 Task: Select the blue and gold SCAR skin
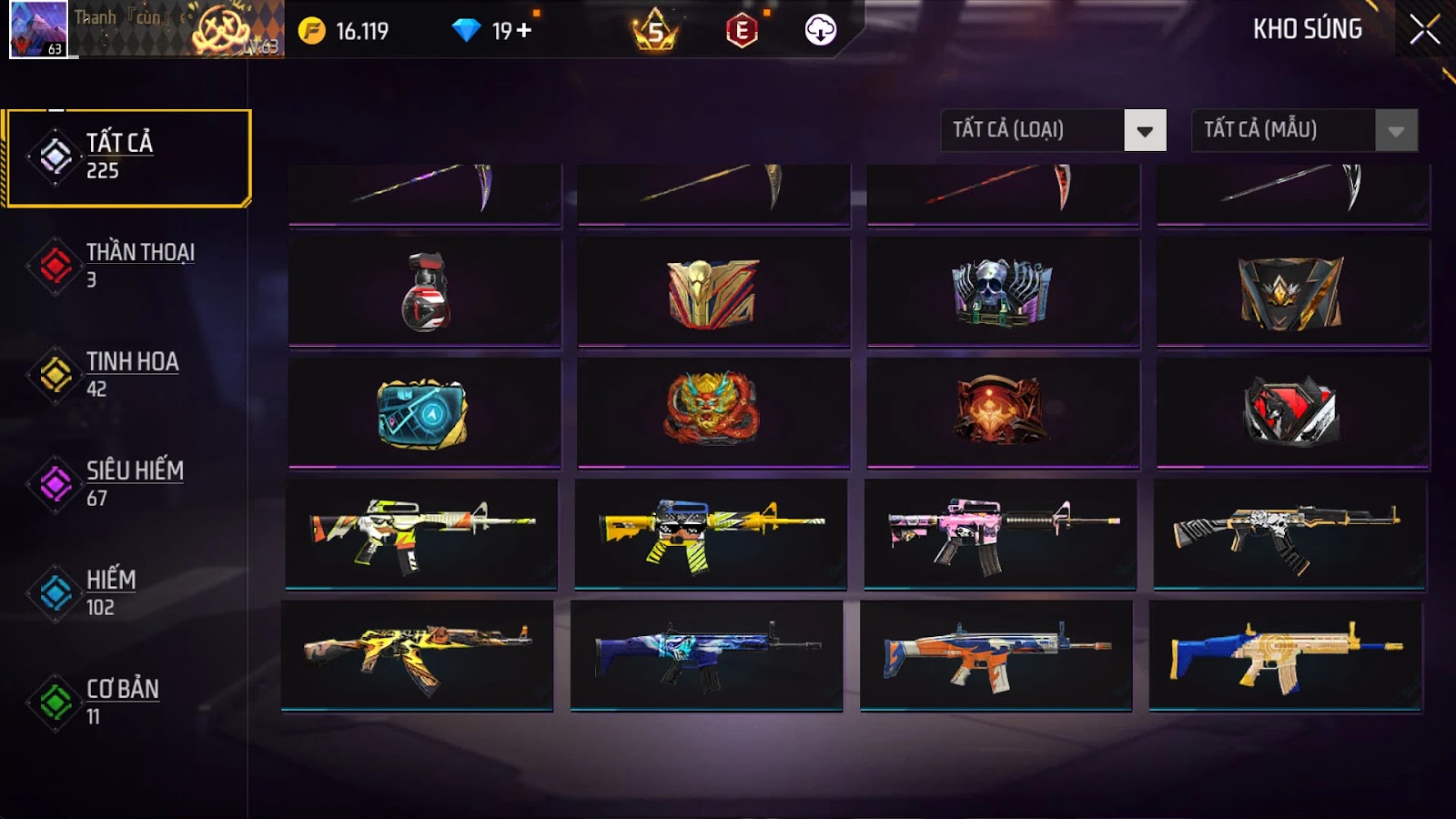[x=1286, y=655]
